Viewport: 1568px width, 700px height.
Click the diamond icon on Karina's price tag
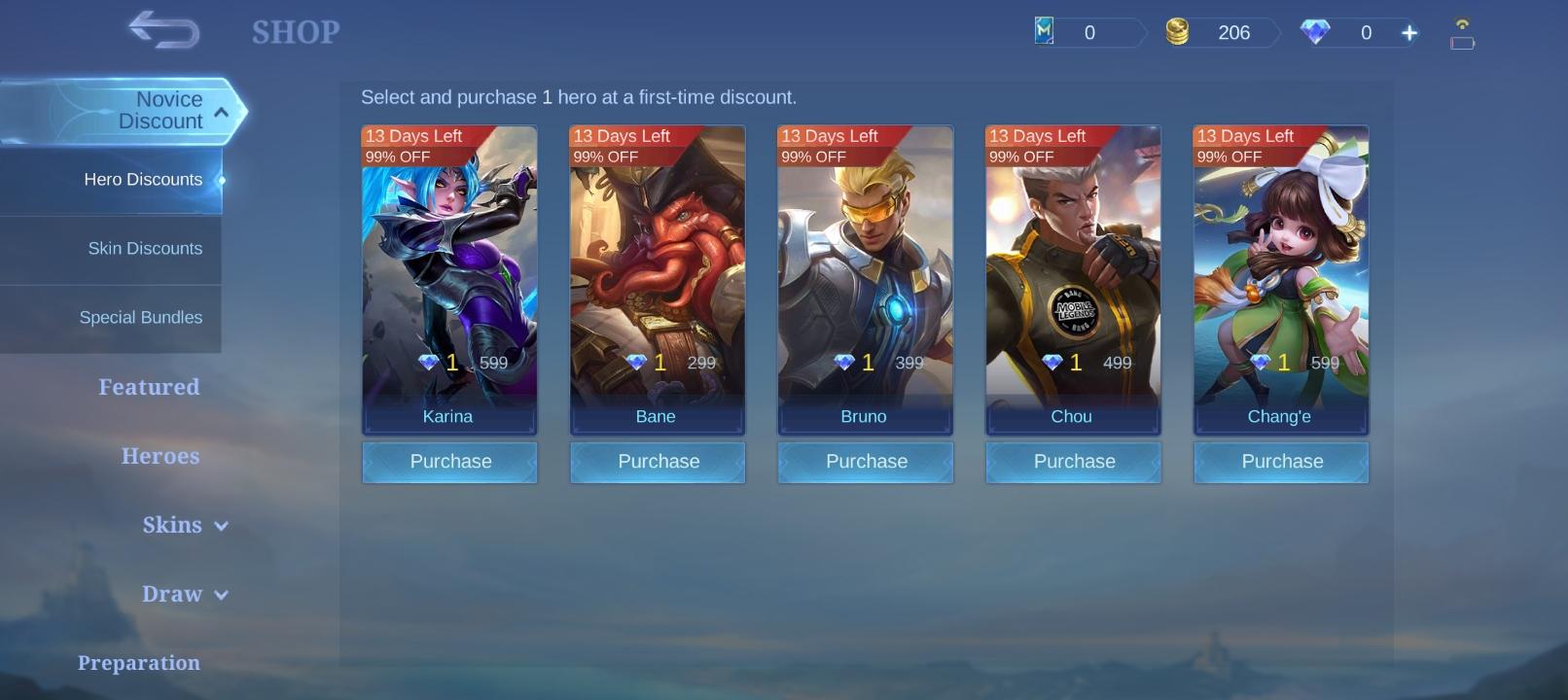coord(432,362)
